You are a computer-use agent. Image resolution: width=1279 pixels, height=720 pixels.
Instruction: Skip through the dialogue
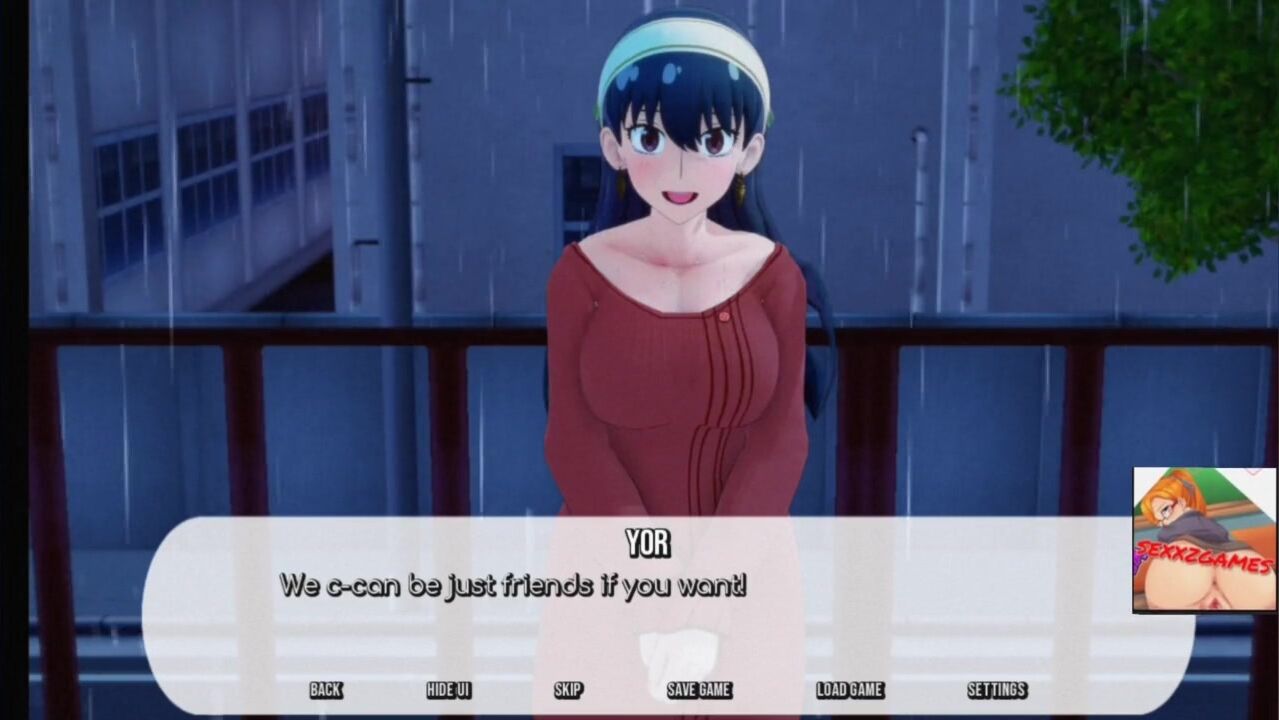pyautogui.click(x=568, y=690)
